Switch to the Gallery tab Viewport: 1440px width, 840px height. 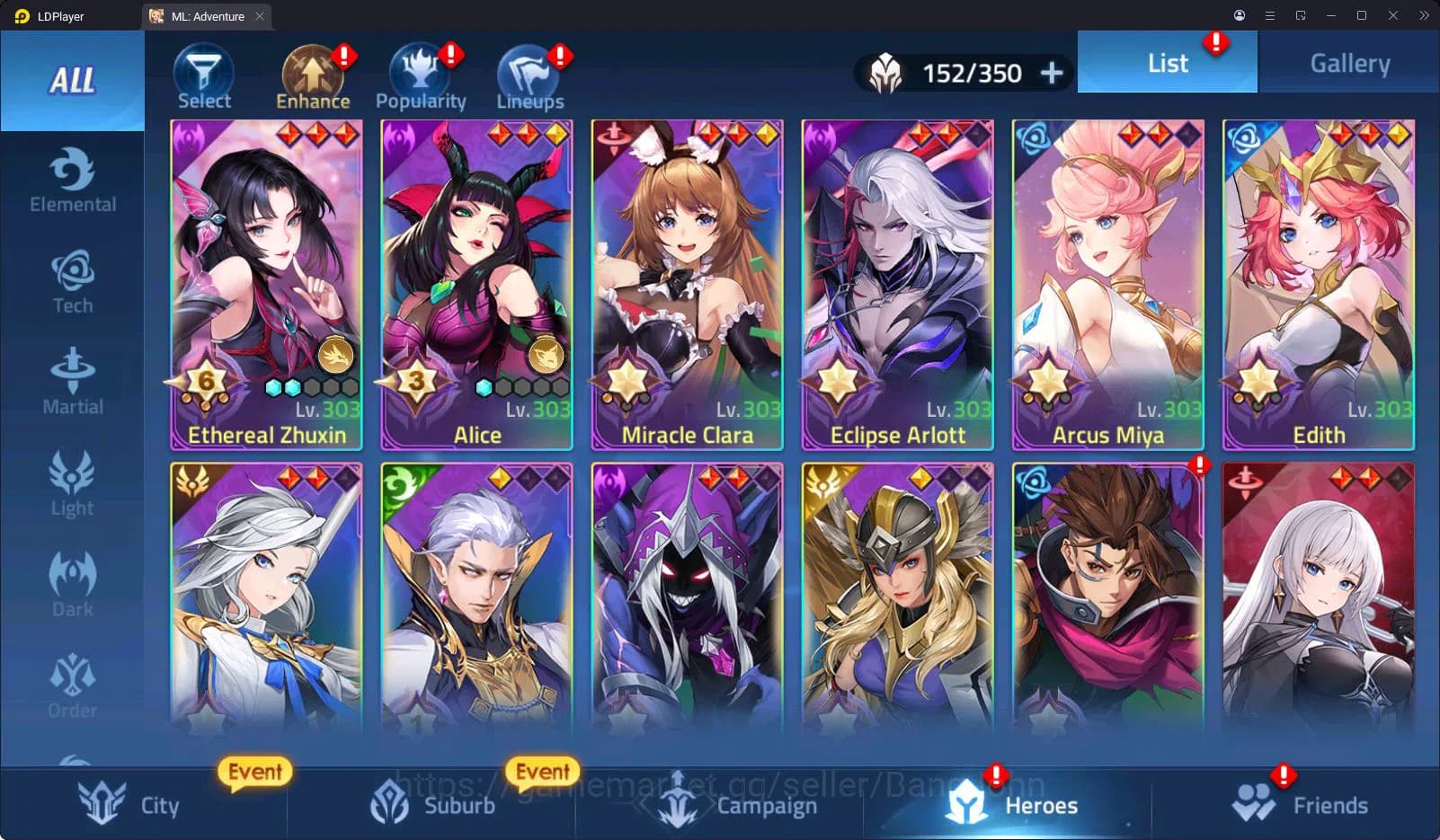[1348, 62]
